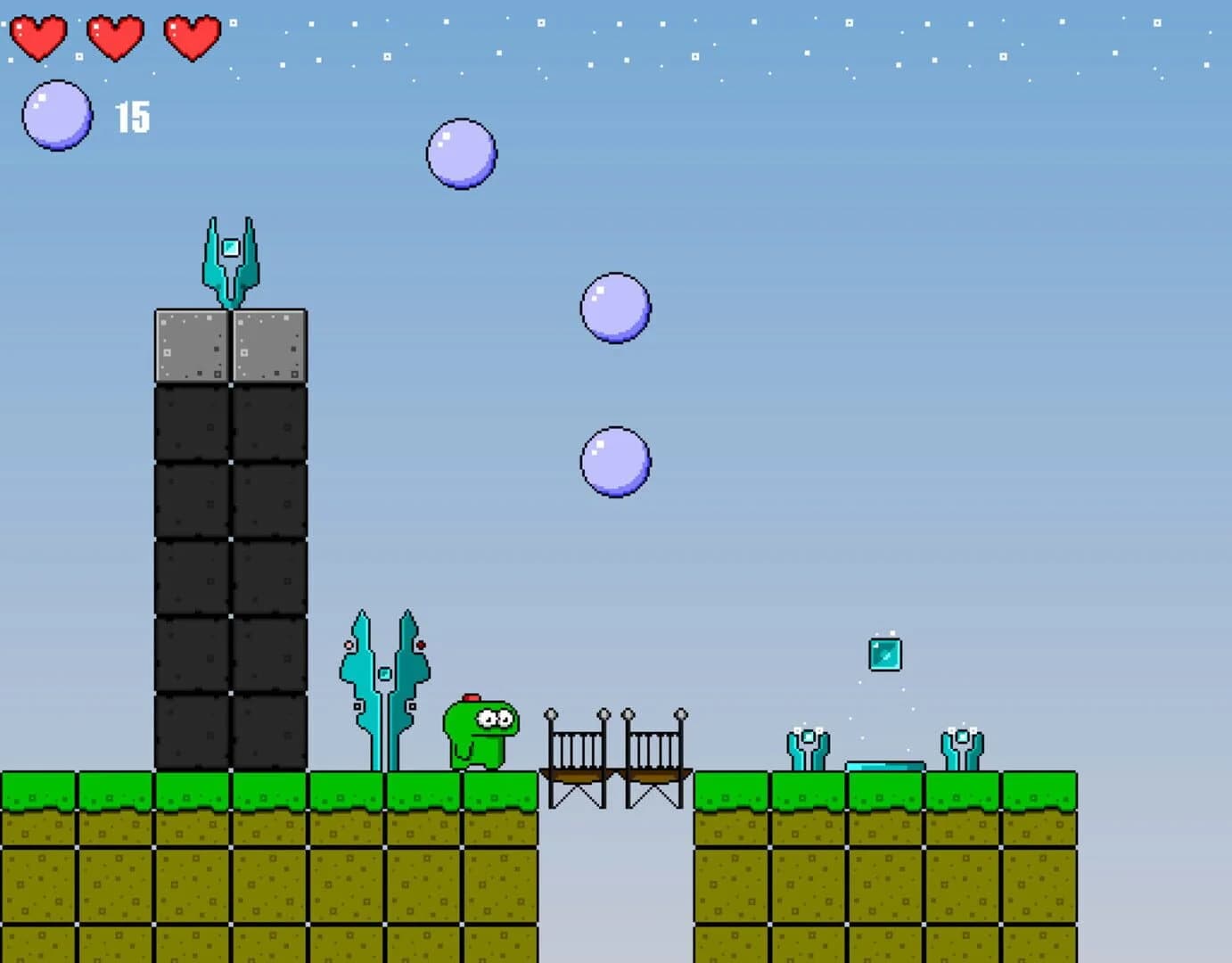Select the bubble counter icon top left
The width and height of the screenshot is (1232, 963).
(x=56, y=114)
